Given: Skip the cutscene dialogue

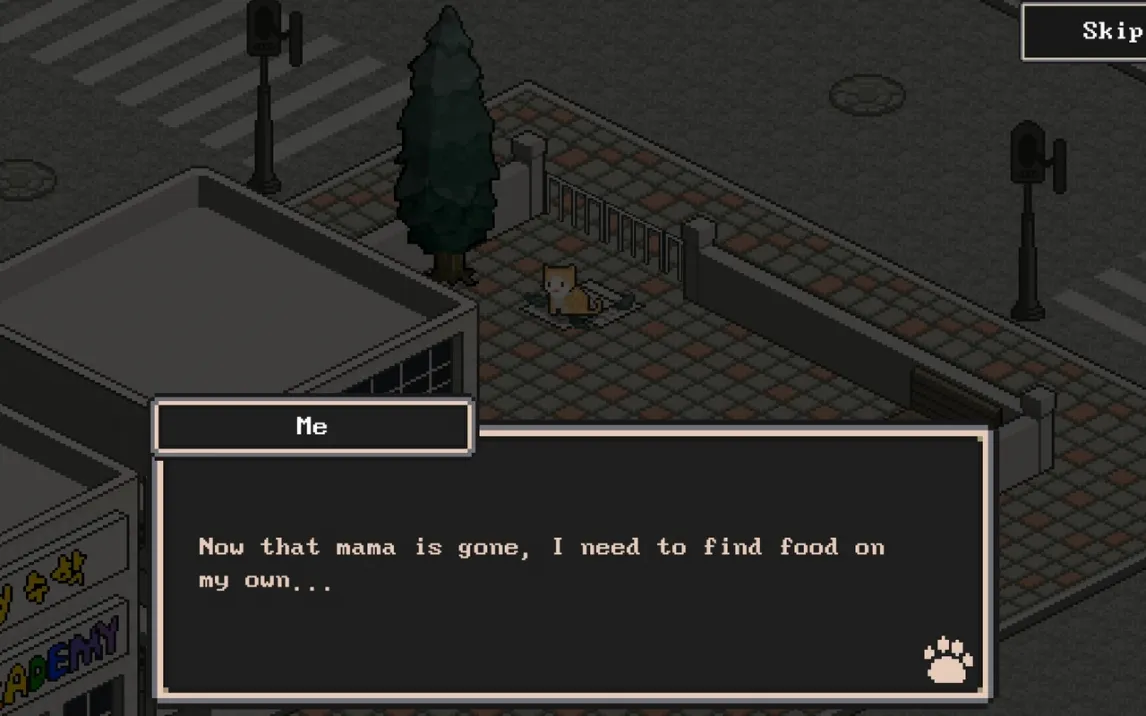Looking at the screenshot, I should point(1094,31).
